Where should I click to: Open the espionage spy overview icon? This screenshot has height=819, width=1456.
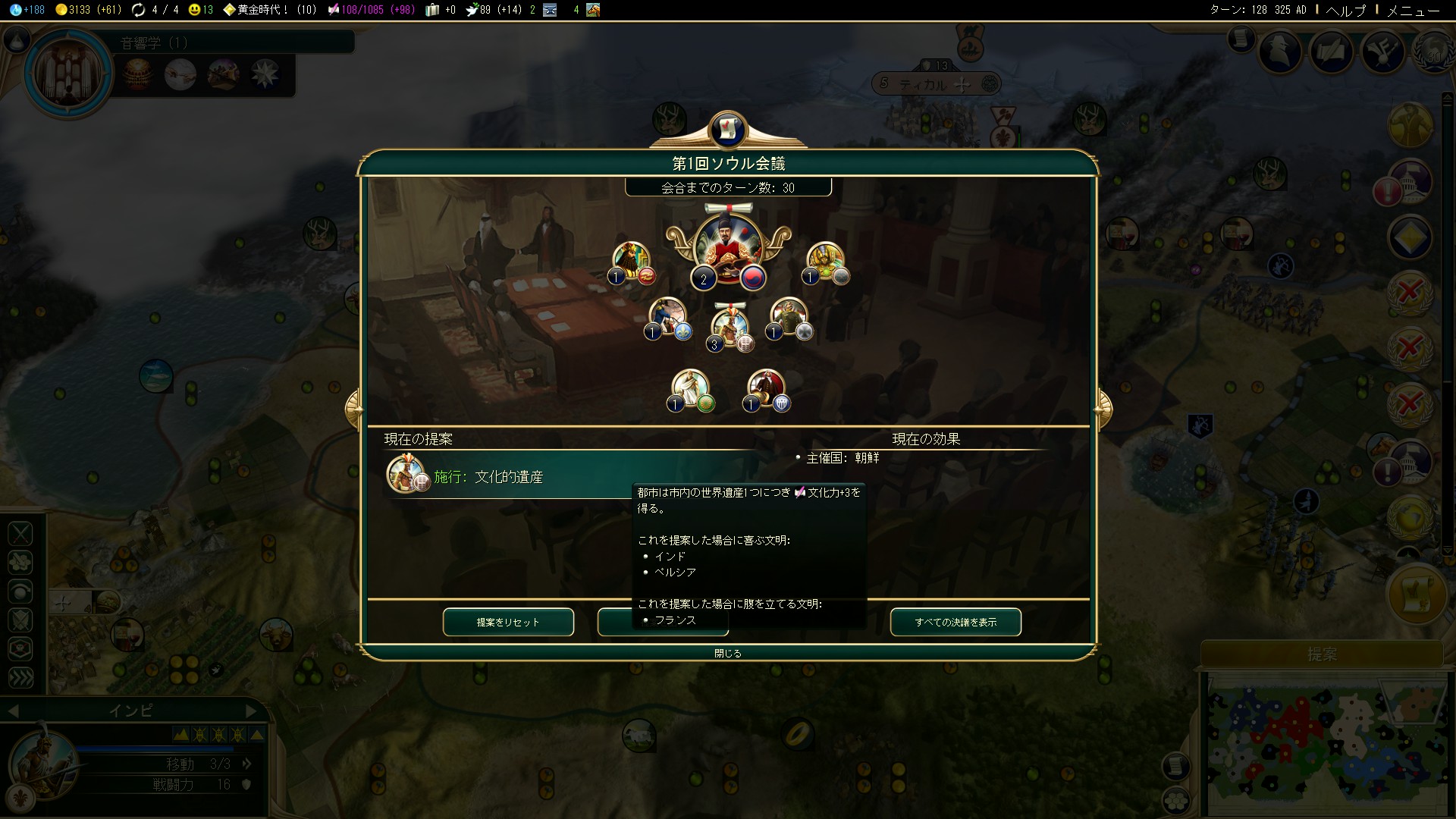coord(1280,52)
